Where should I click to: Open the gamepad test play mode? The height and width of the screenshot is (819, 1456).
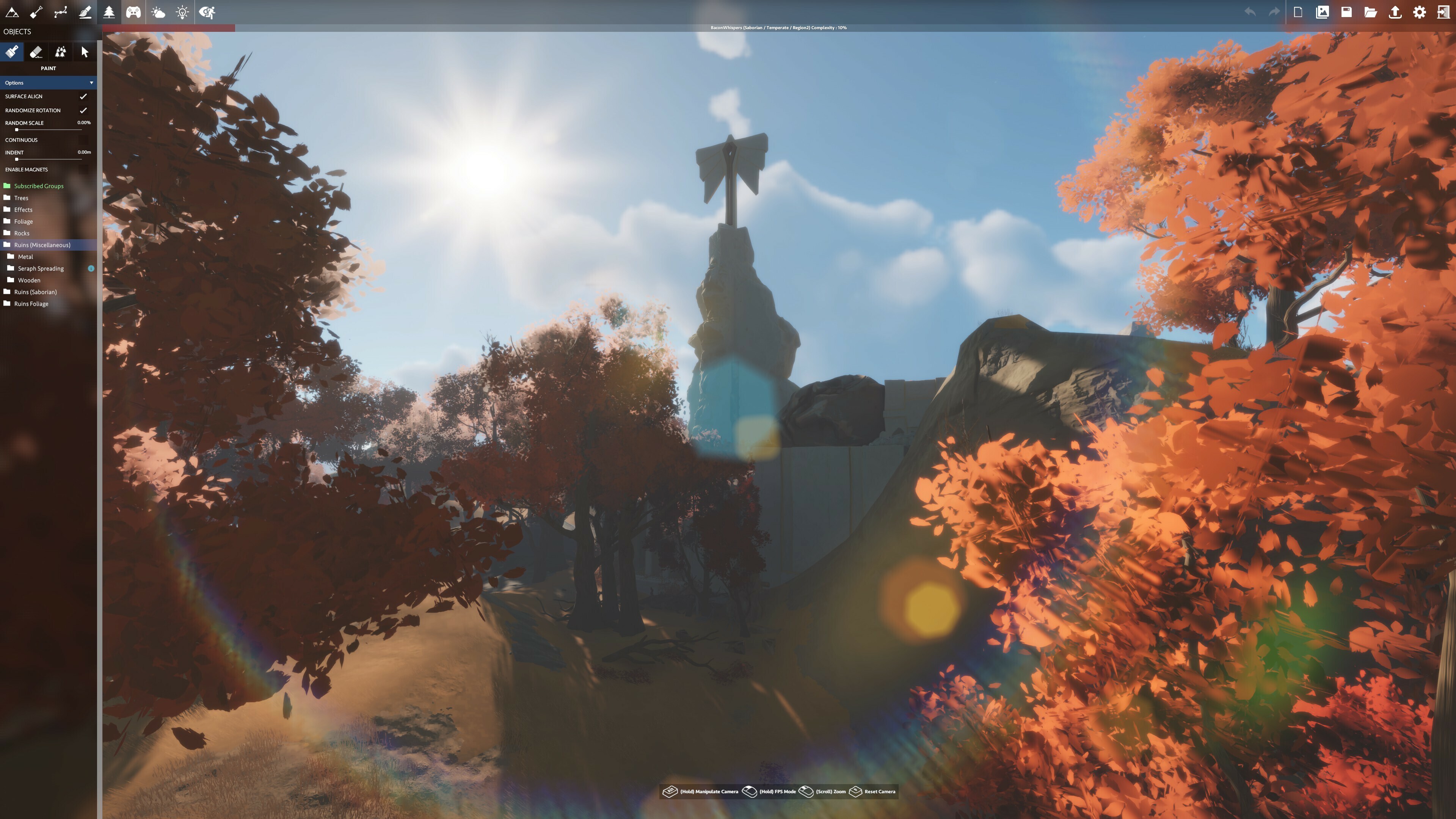click(x=133, y=11)
